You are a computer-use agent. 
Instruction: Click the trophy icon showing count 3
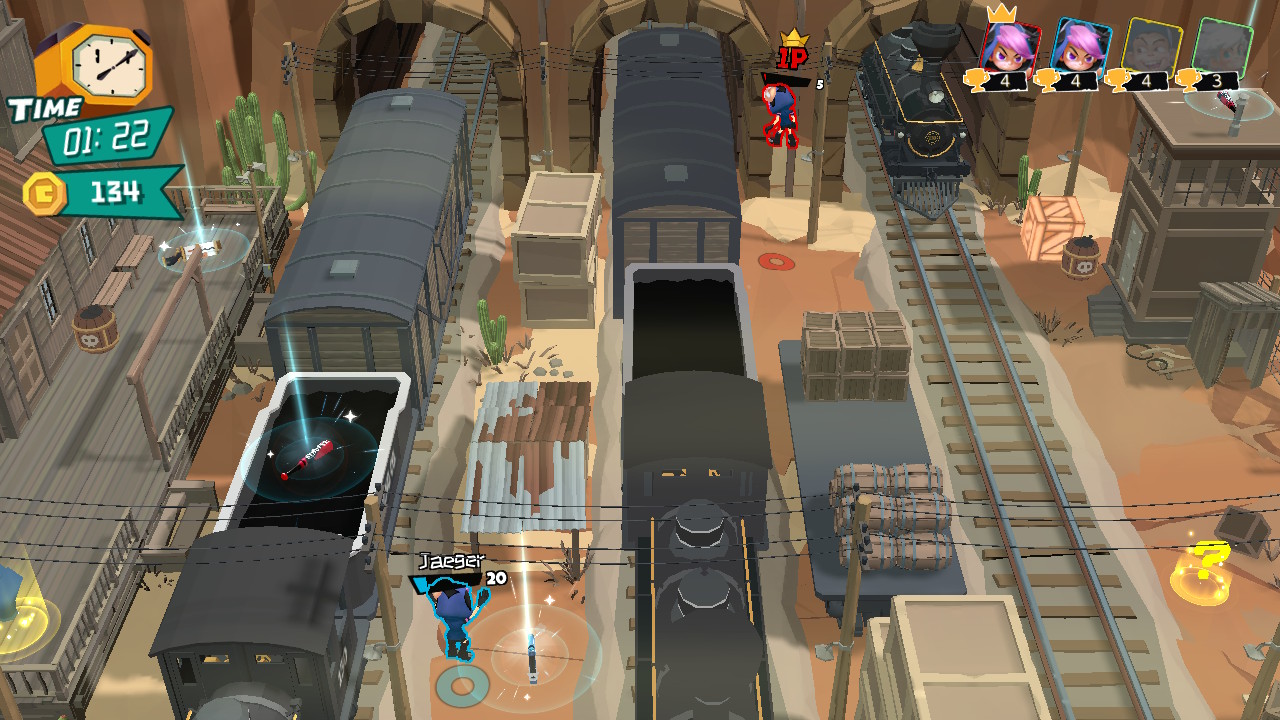[x=1188, y=80]
